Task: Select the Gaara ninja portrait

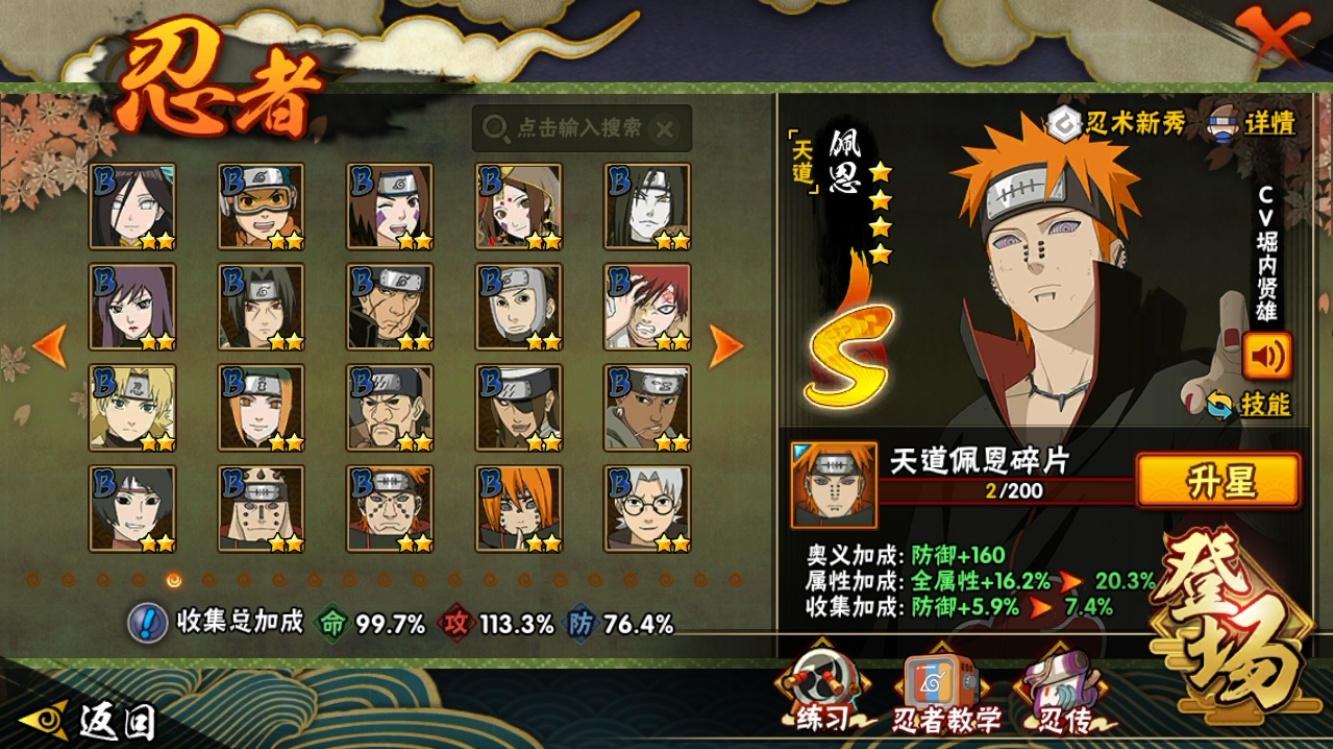Action: click(647, 307)
